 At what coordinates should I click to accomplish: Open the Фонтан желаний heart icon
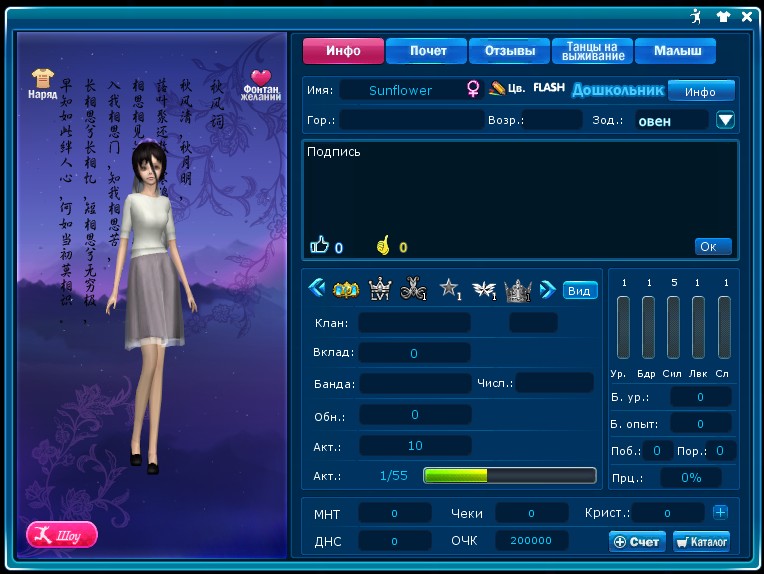click(x=261, y=84)
